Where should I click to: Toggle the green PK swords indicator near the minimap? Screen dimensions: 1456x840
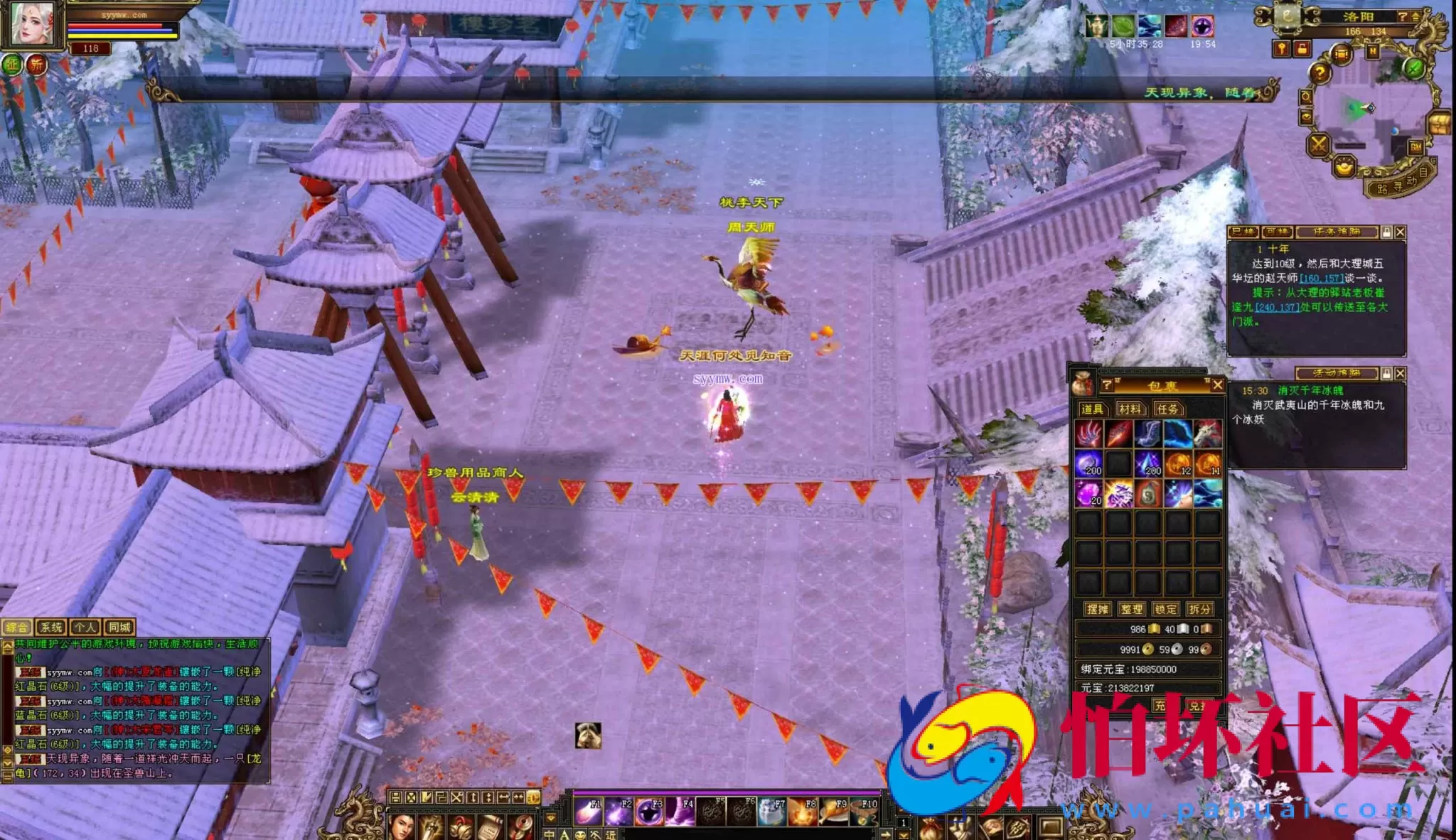(x=1413, y=68)
